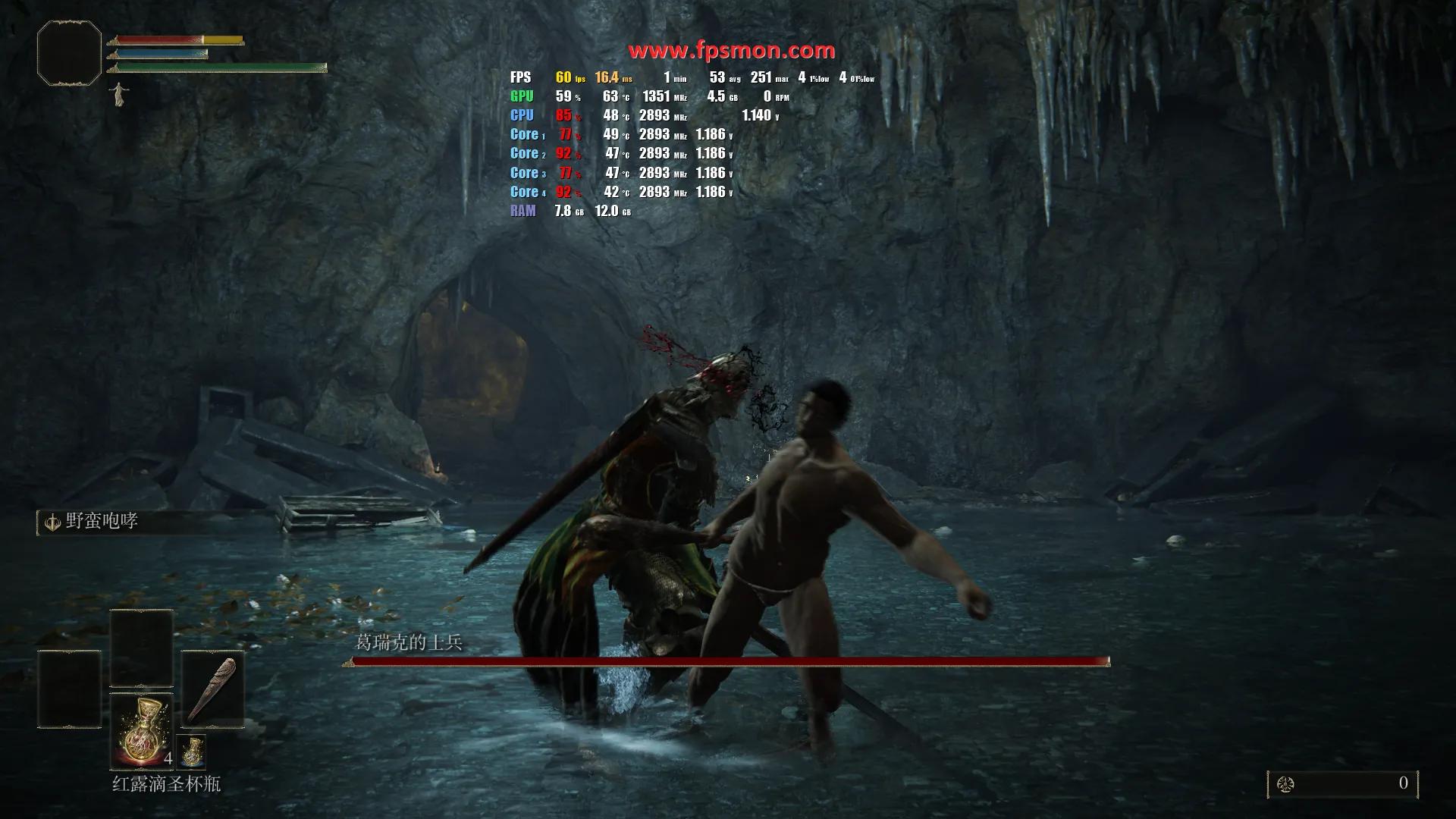This screenshot has height=819, width=1456.
Task: Click the octagonal portrait frame
Action: click(x=69, y=52)
